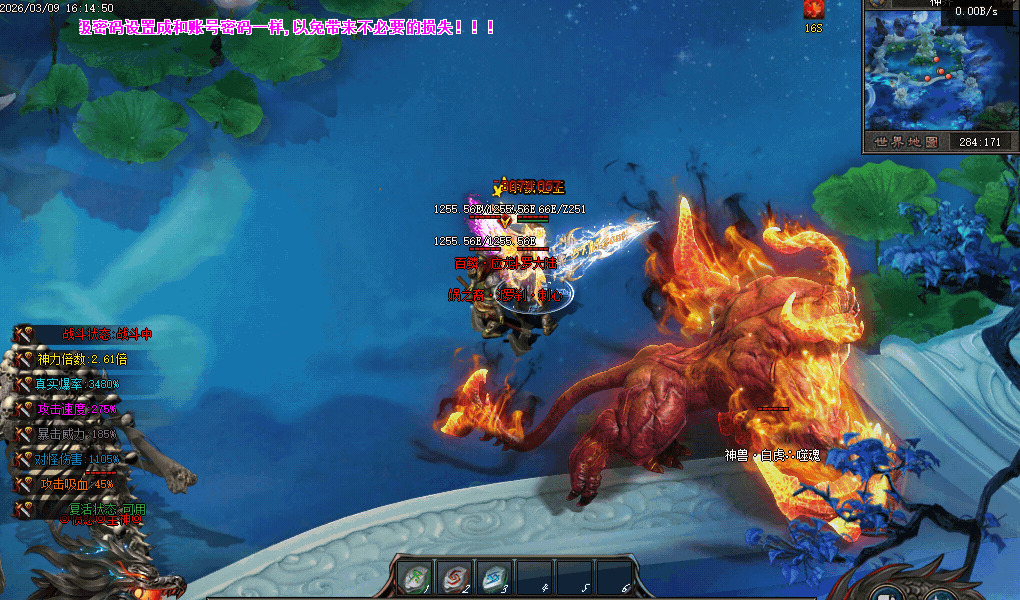Click the red buff icon showing 16S
The image size is (1020, 600).
coord(813,10)
